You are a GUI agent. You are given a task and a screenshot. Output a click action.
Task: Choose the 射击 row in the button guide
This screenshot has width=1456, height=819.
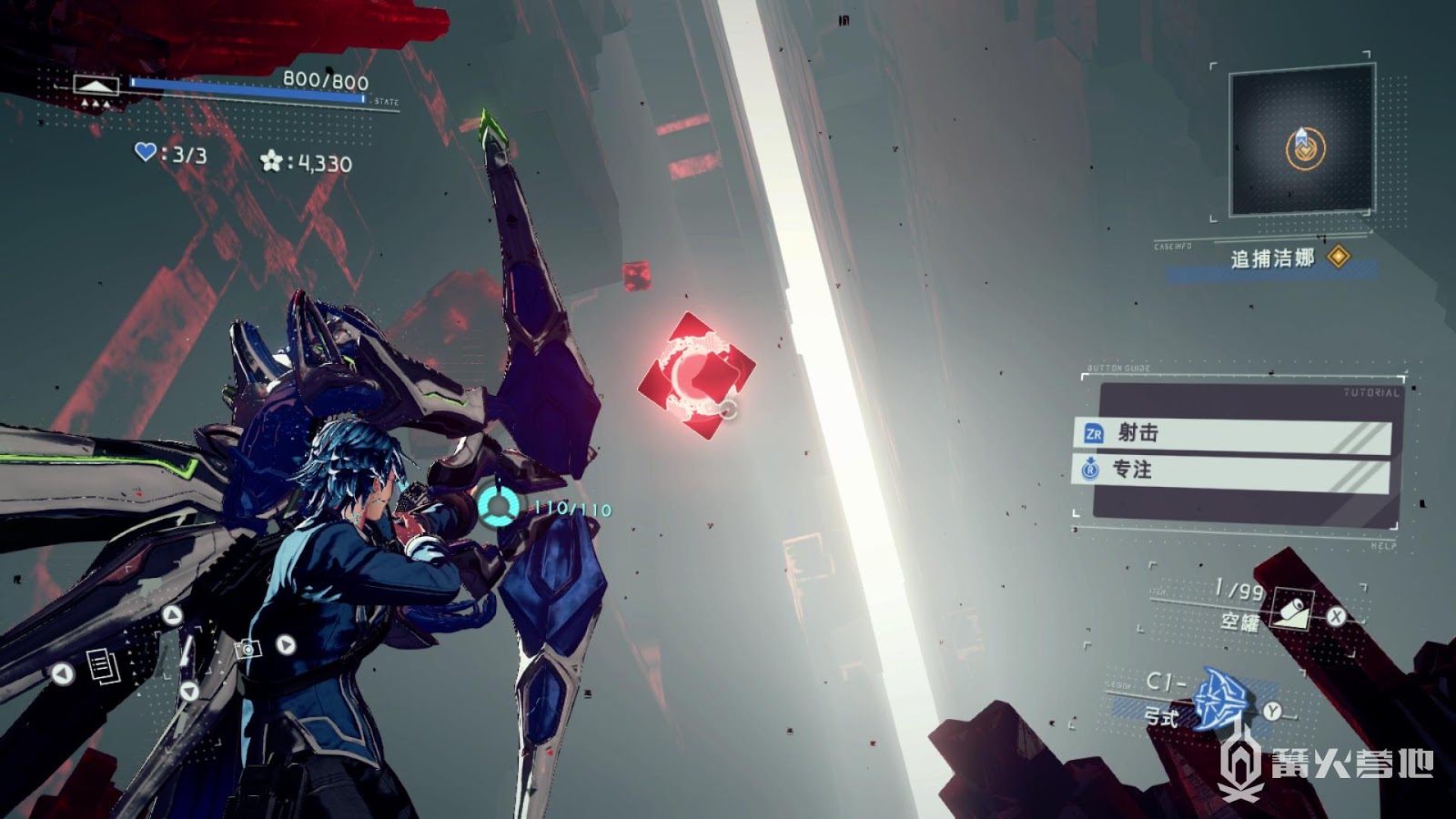(x=1232, y=433)
